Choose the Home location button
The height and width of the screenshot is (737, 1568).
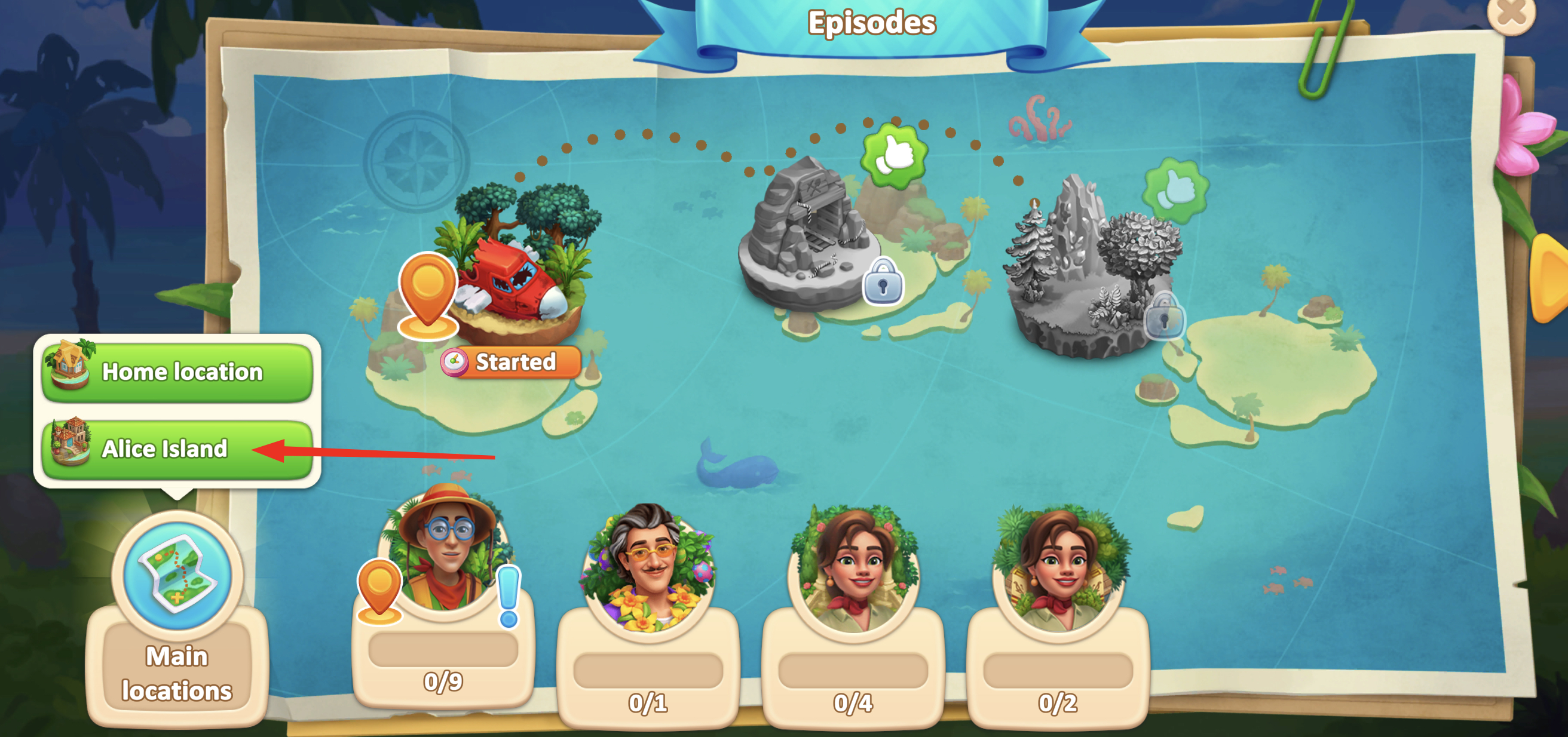pos(177,371)
